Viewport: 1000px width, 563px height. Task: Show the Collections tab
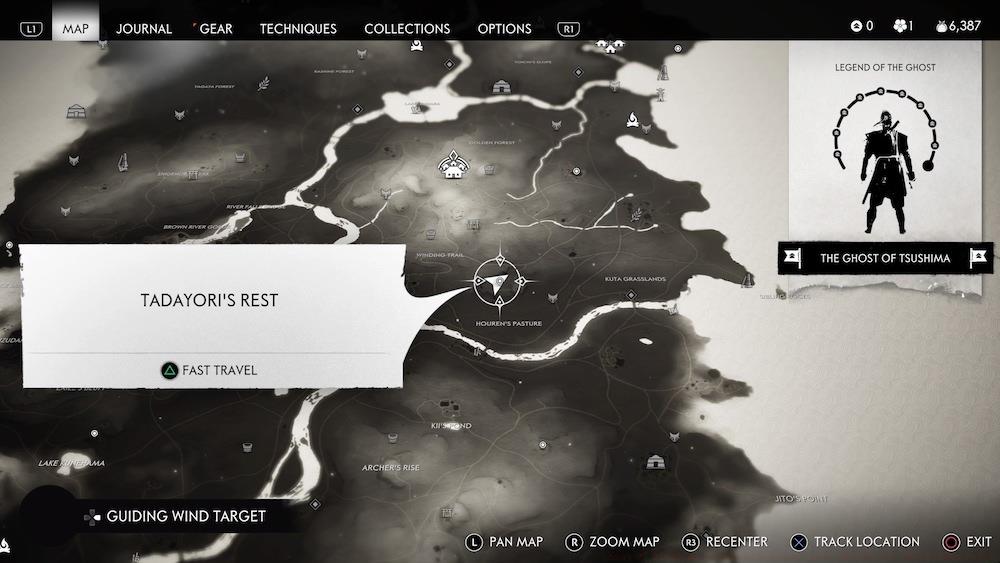click(407, 28)
